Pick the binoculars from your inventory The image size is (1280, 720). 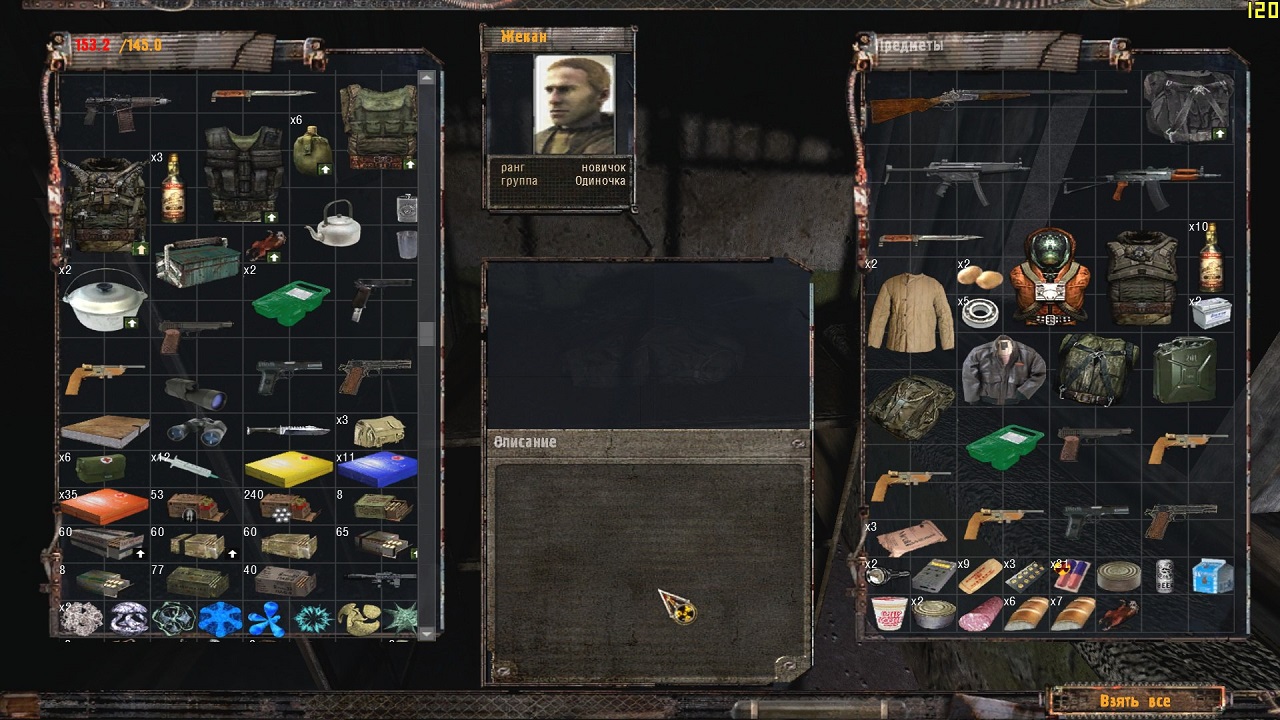[x=195, y=430]
